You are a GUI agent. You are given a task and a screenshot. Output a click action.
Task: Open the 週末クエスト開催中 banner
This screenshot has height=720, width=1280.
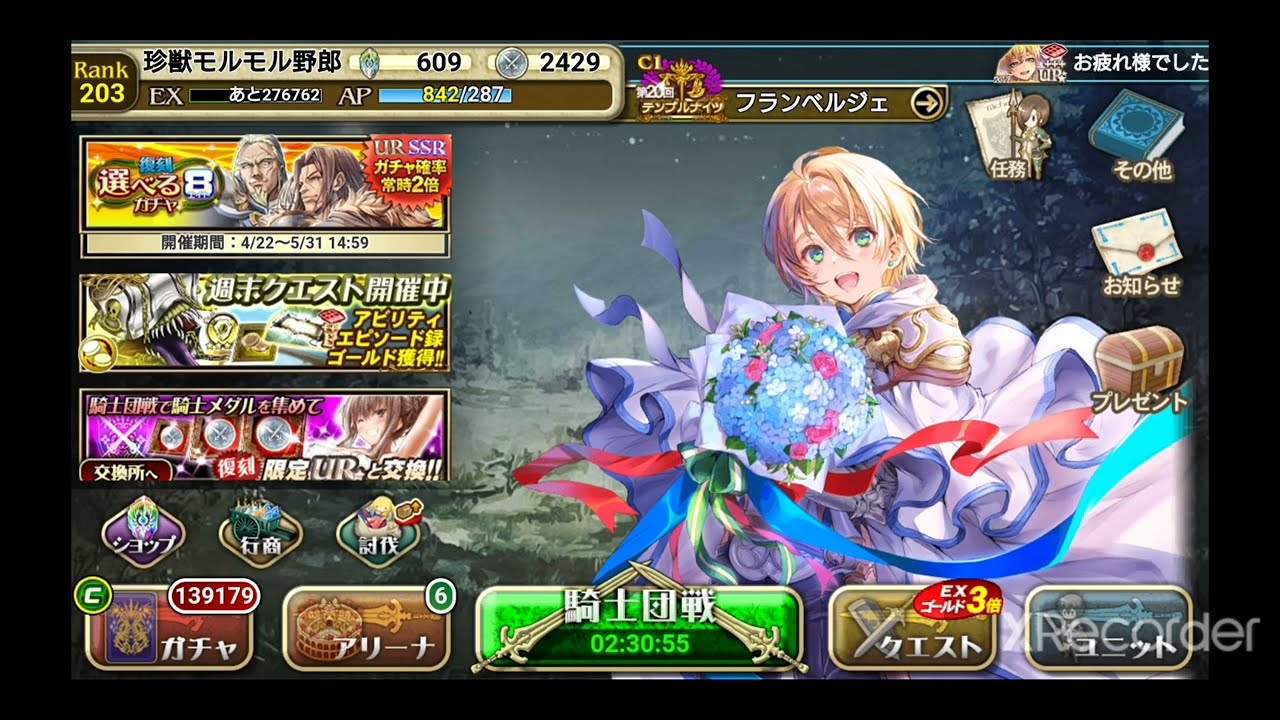265,322
